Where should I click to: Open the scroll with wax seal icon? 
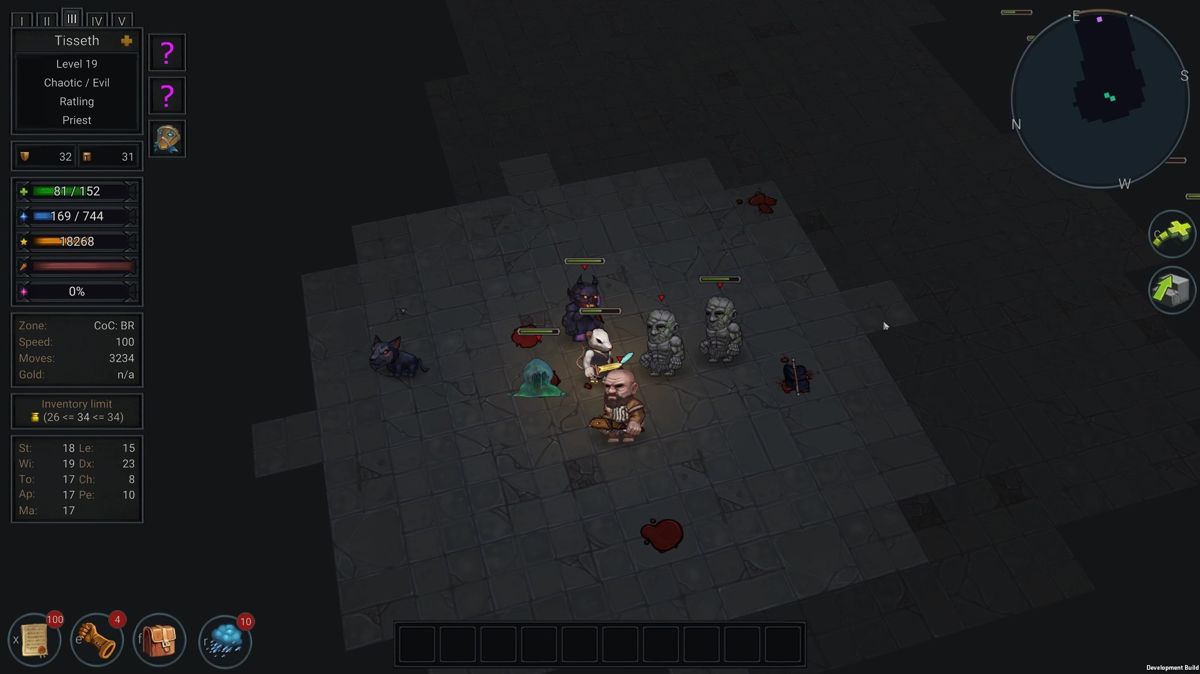point(36,639)
